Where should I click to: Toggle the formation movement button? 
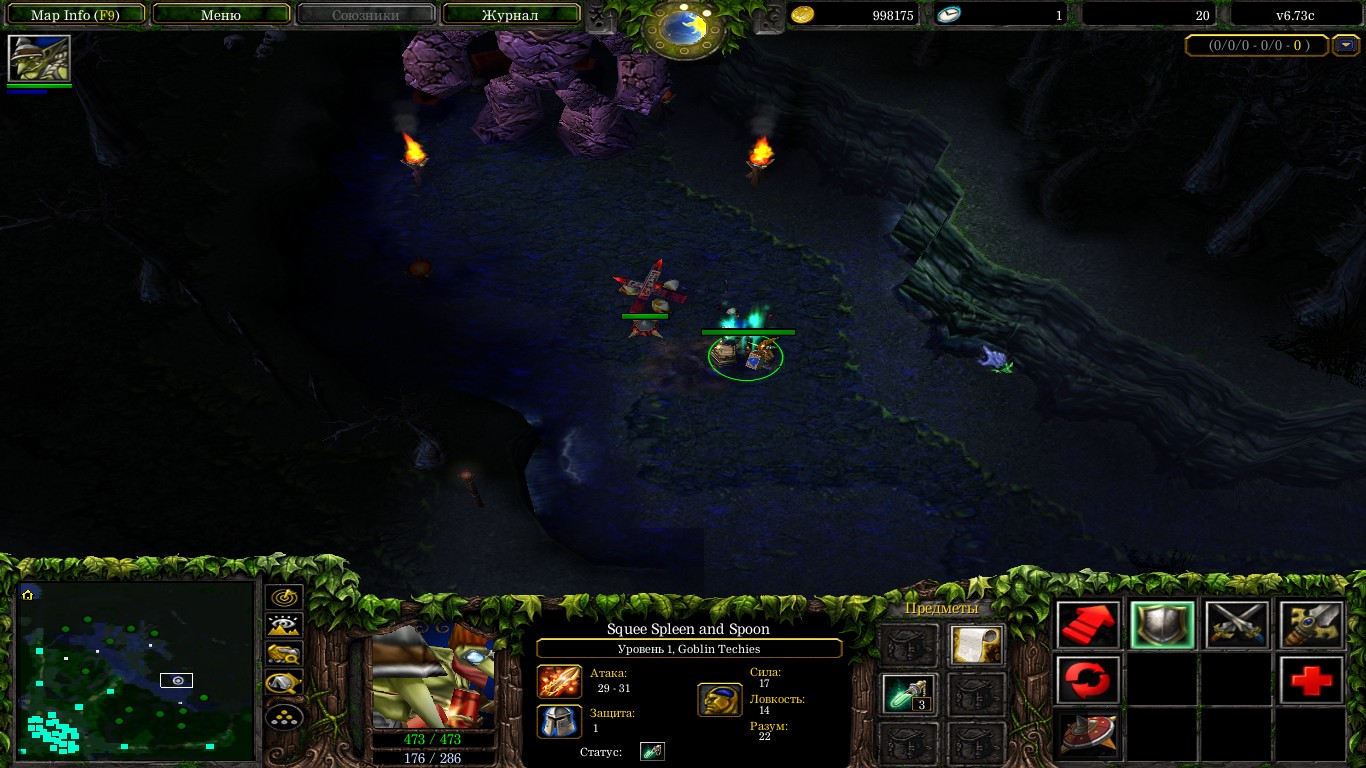point(285,716)
